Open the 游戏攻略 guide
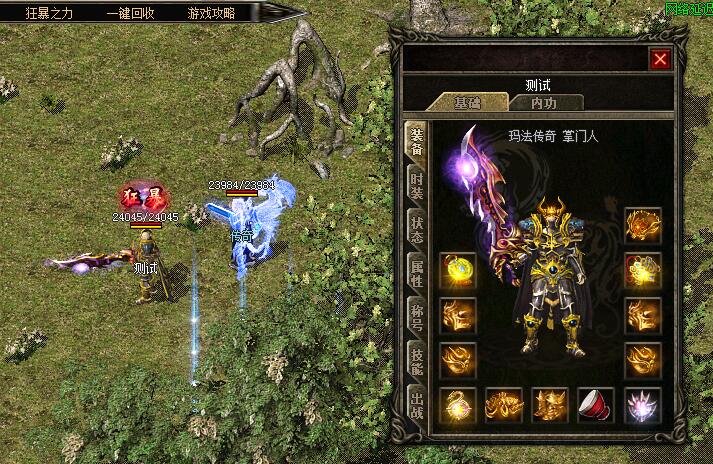The height and width of the screenshot is (464, 713). (211, 14)
